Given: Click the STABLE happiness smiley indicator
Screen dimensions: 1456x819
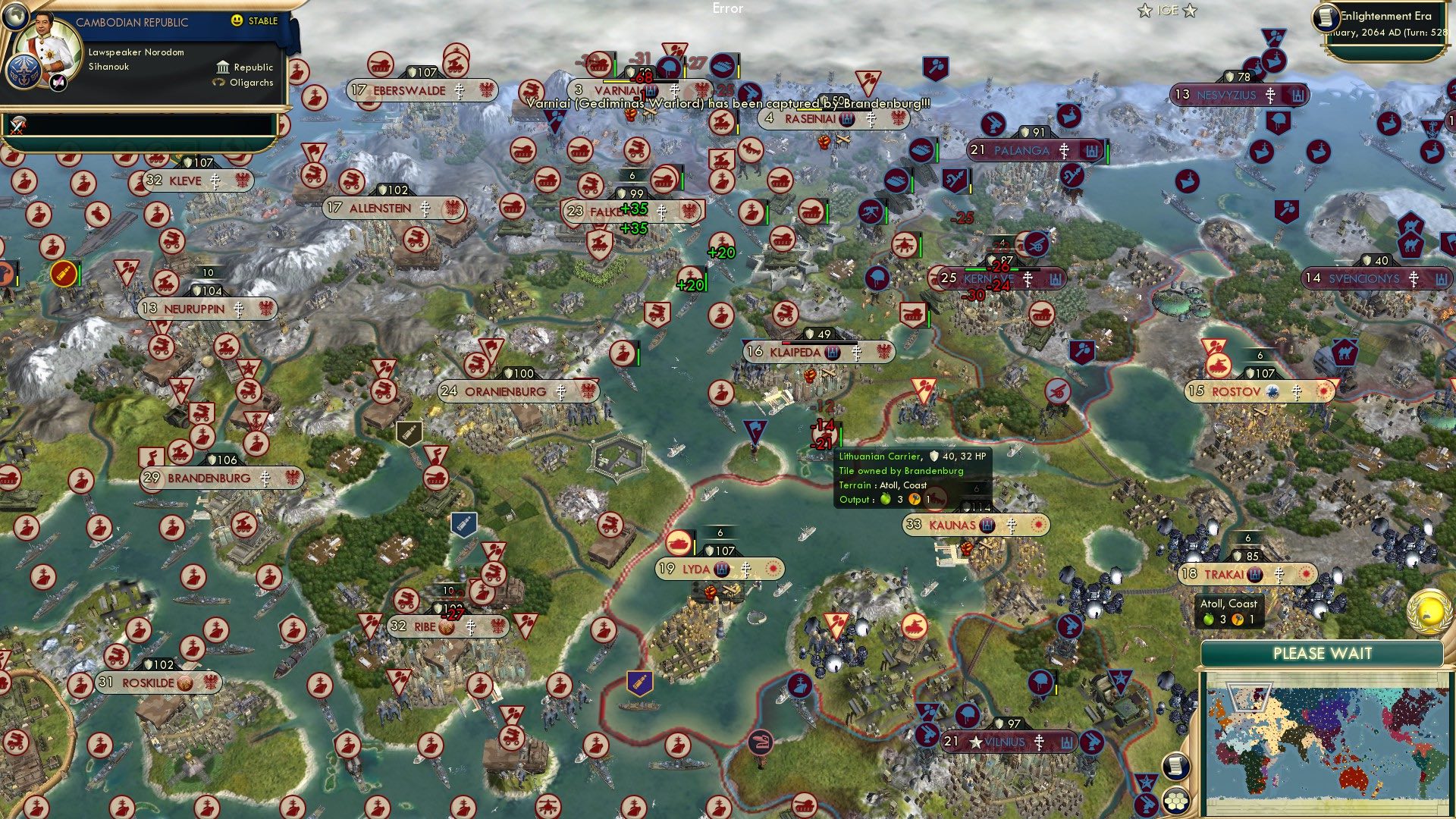Looking at the screenshot, I should 237,21.
